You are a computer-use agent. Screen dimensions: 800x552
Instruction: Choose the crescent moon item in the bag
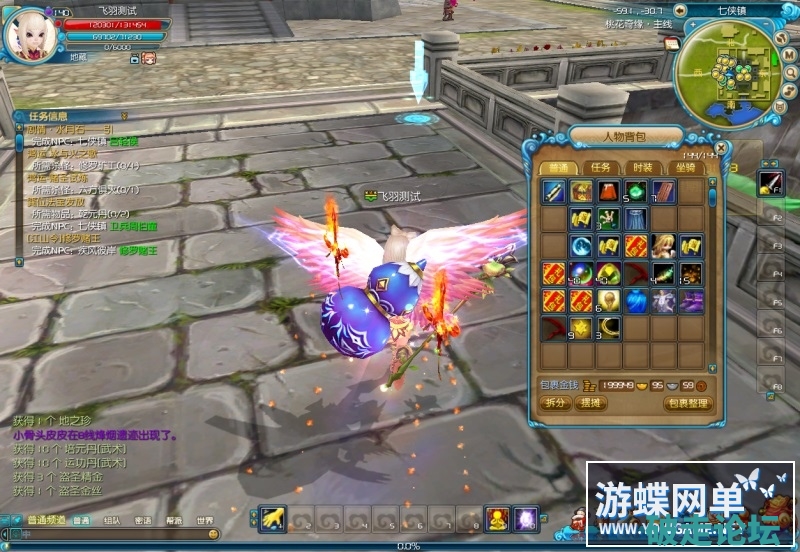point(608,328)
